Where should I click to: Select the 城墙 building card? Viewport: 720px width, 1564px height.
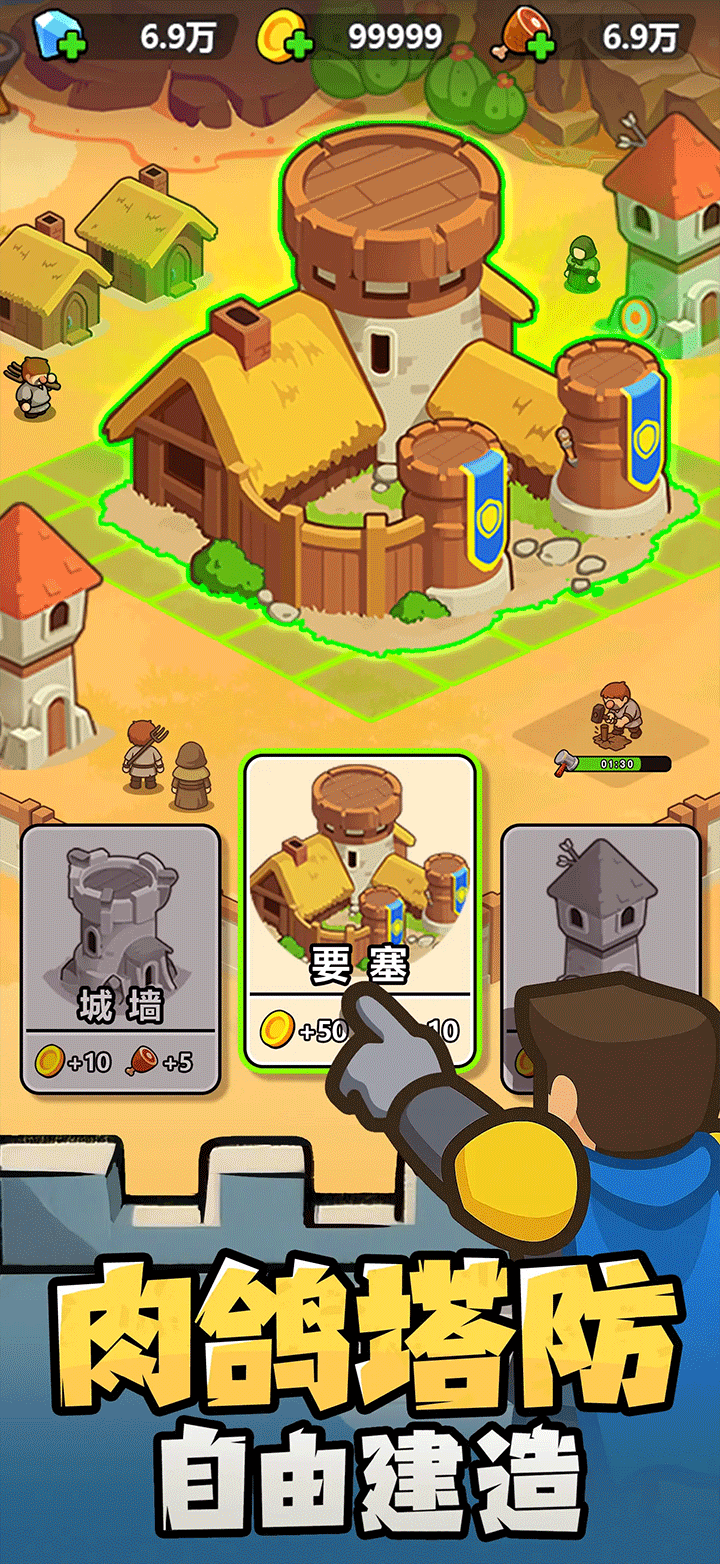point(120,957)
